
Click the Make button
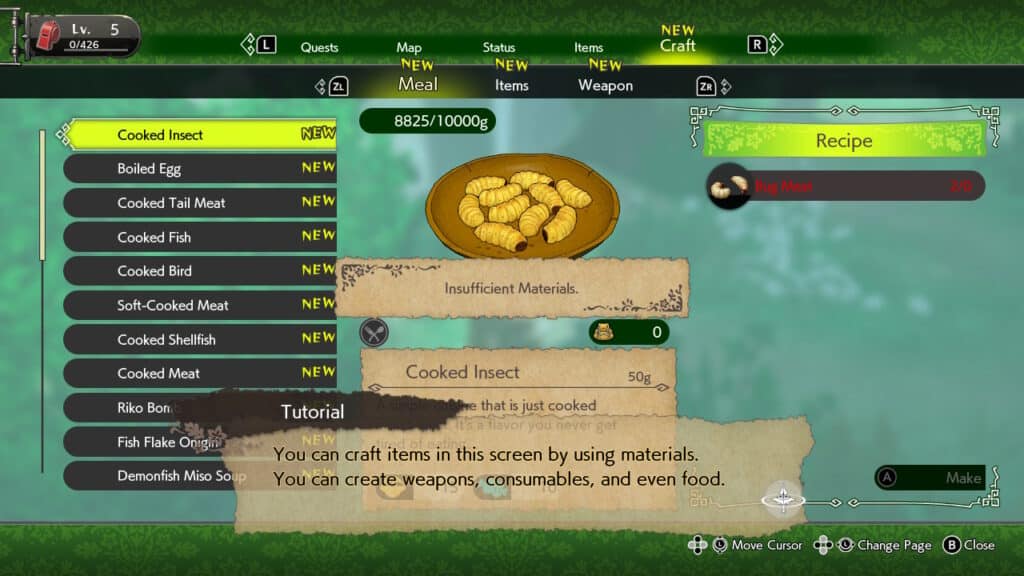click(x=929, y=478)
